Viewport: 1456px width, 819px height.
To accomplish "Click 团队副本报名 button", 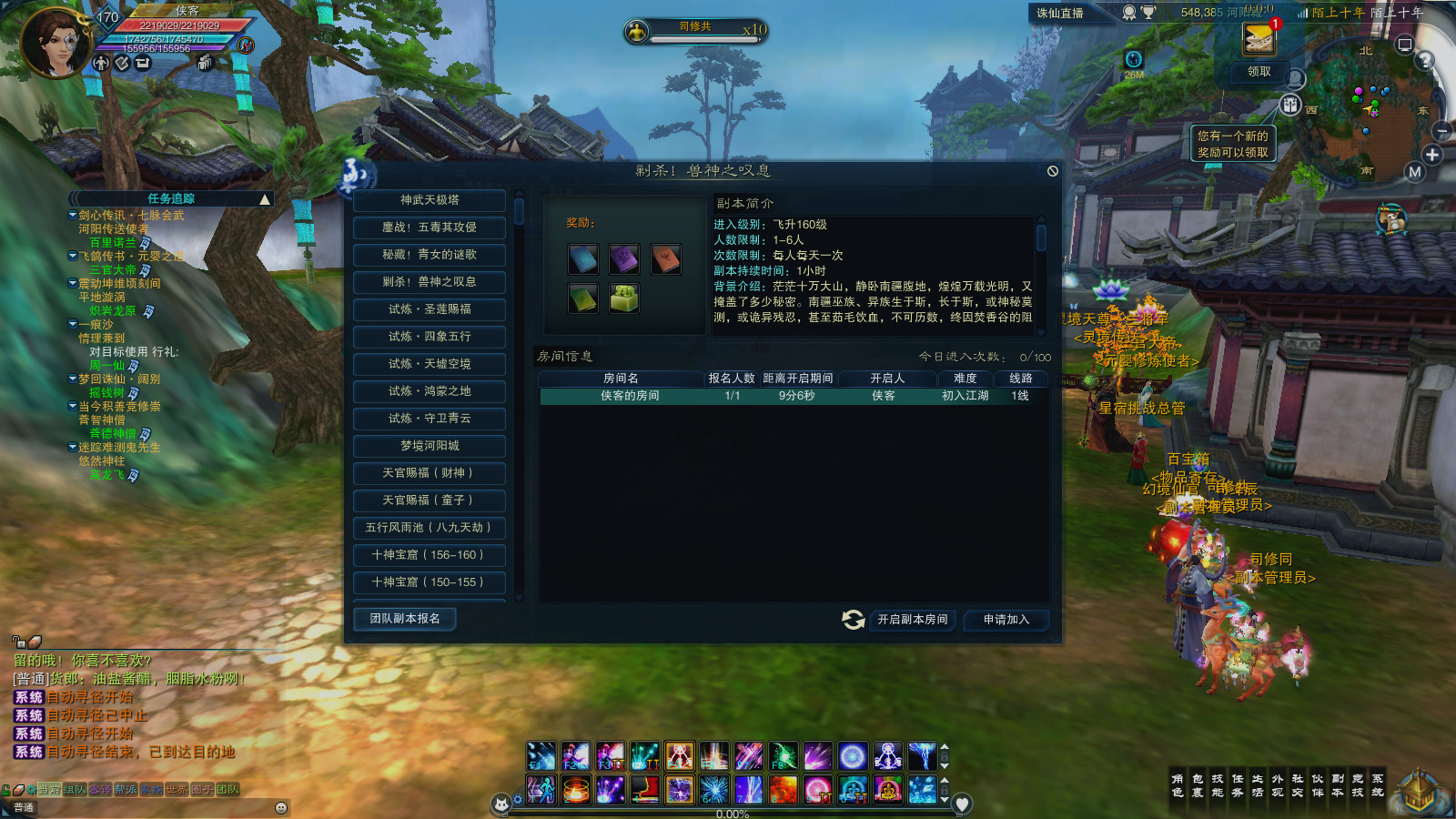I will (x=405, y=619).
